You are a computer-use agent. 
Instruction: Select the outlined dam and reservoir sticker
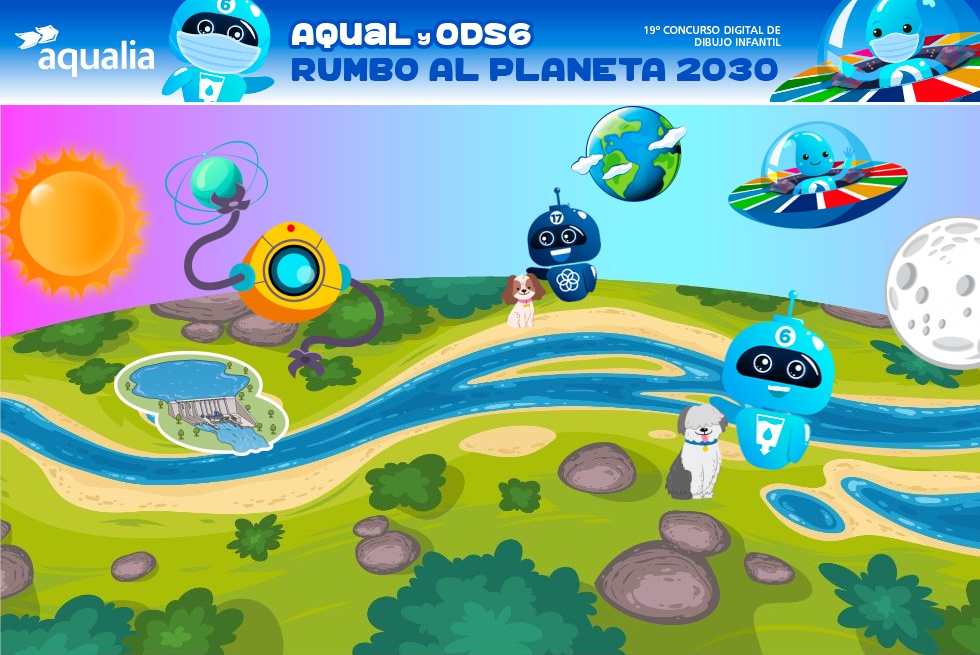pos(201,402)
